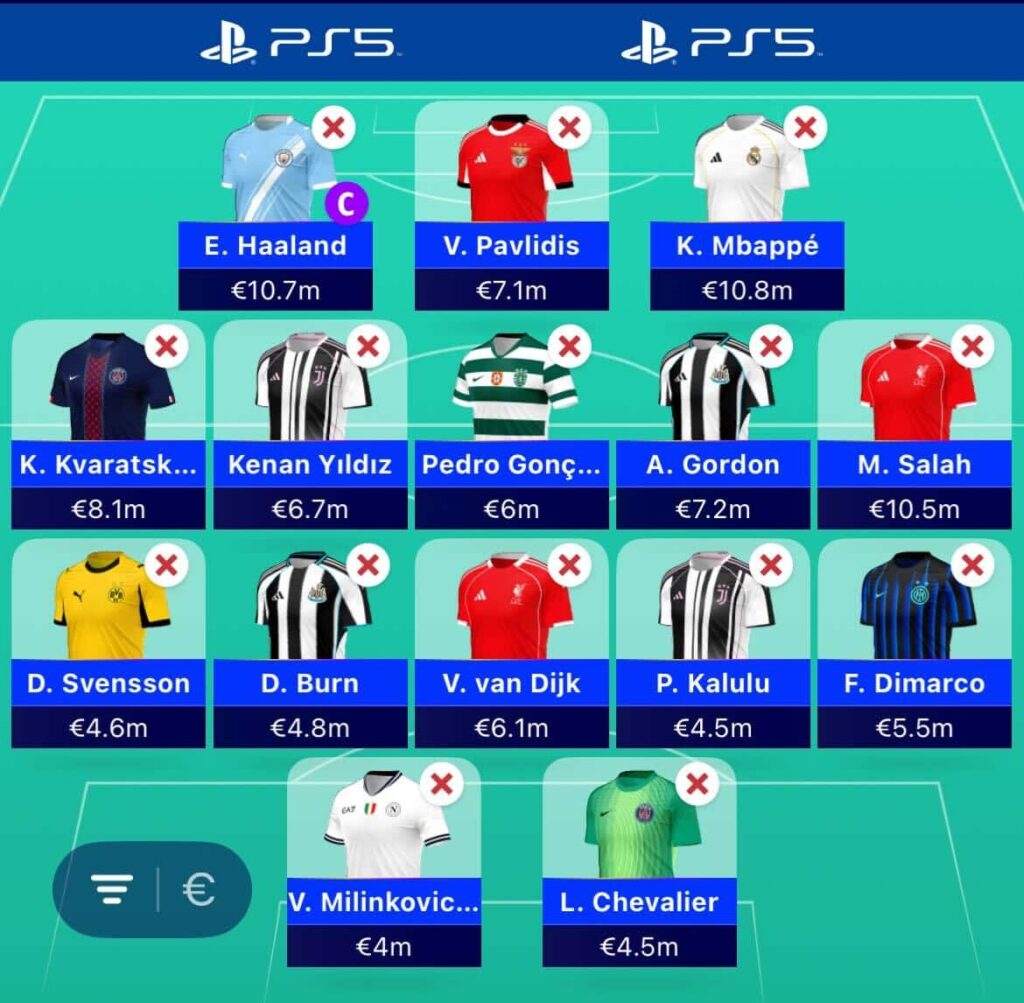Remove V. Pavlidis from the squad

coord(569,128)
